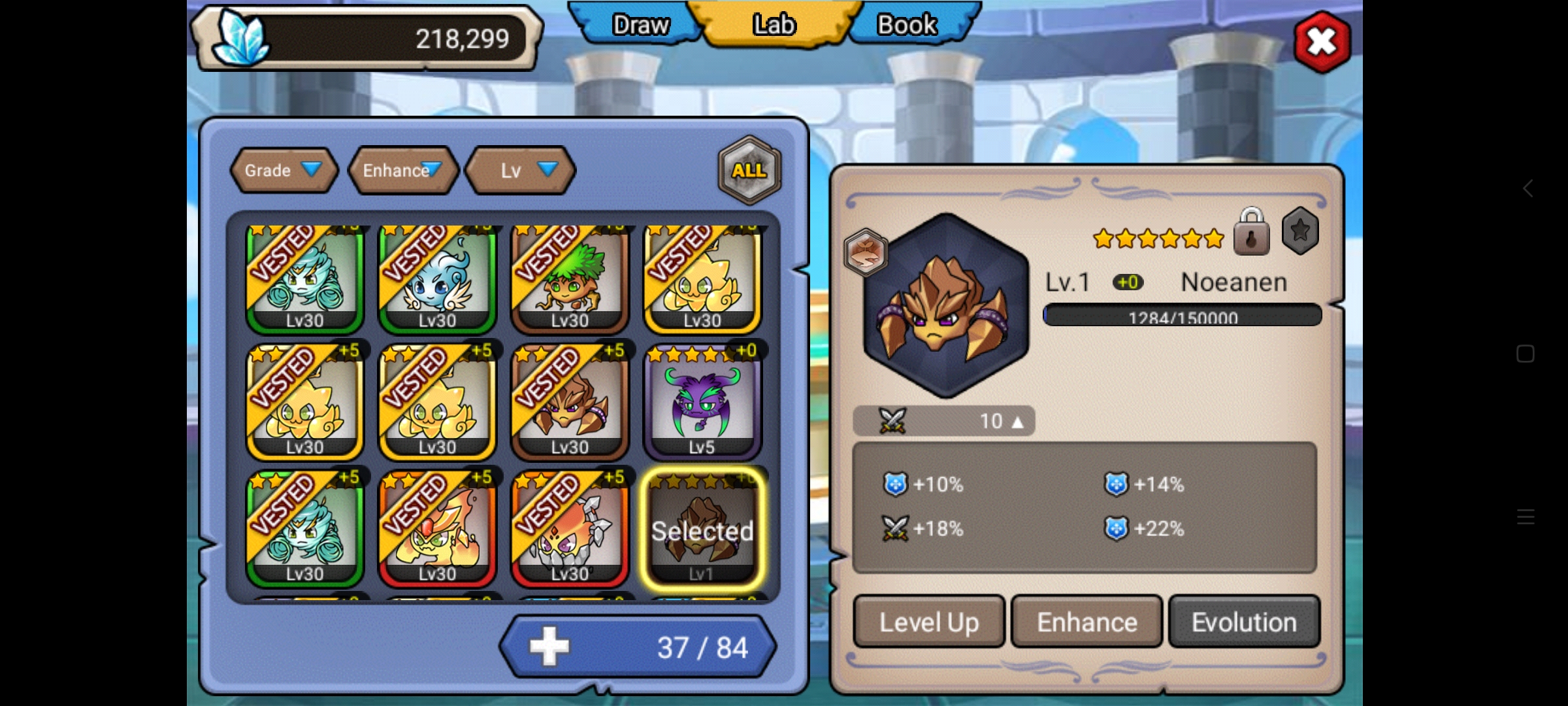
Task: Open the Grade filter dropdown
Action: coord(284,171)
